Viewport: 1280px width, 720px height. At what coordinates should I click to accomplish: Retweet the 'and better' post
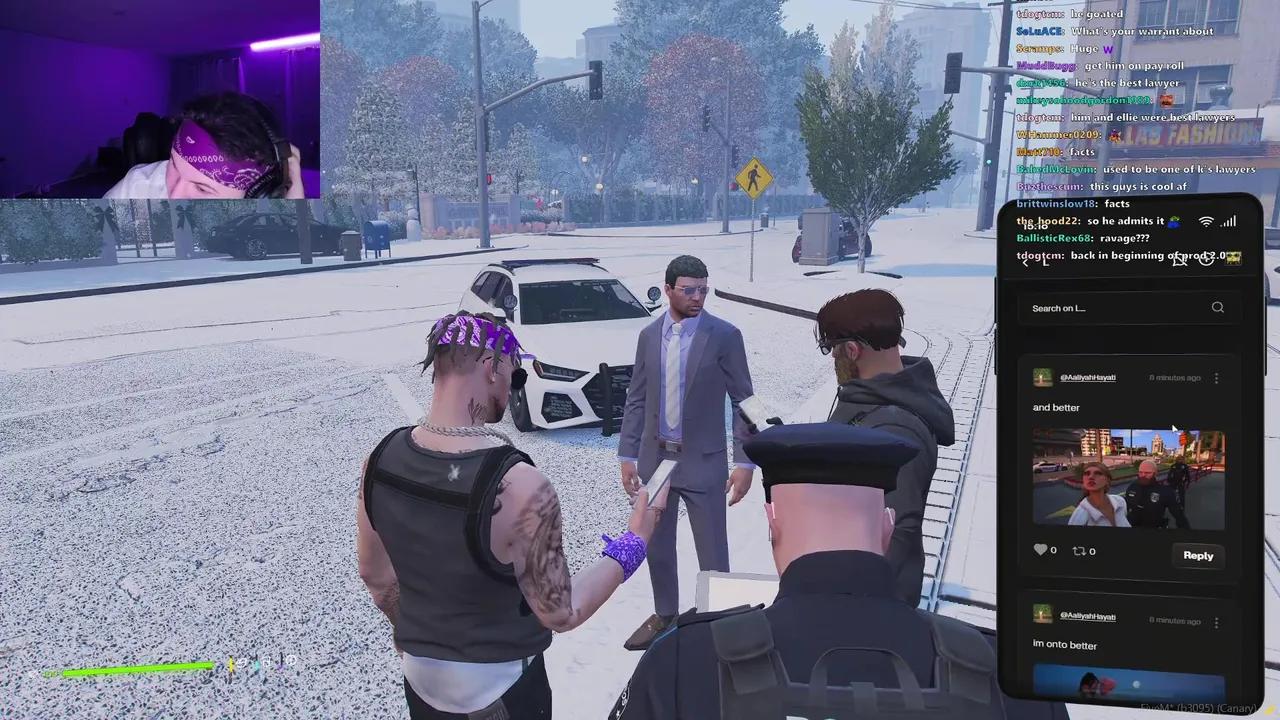click(x=1079, y=550)
